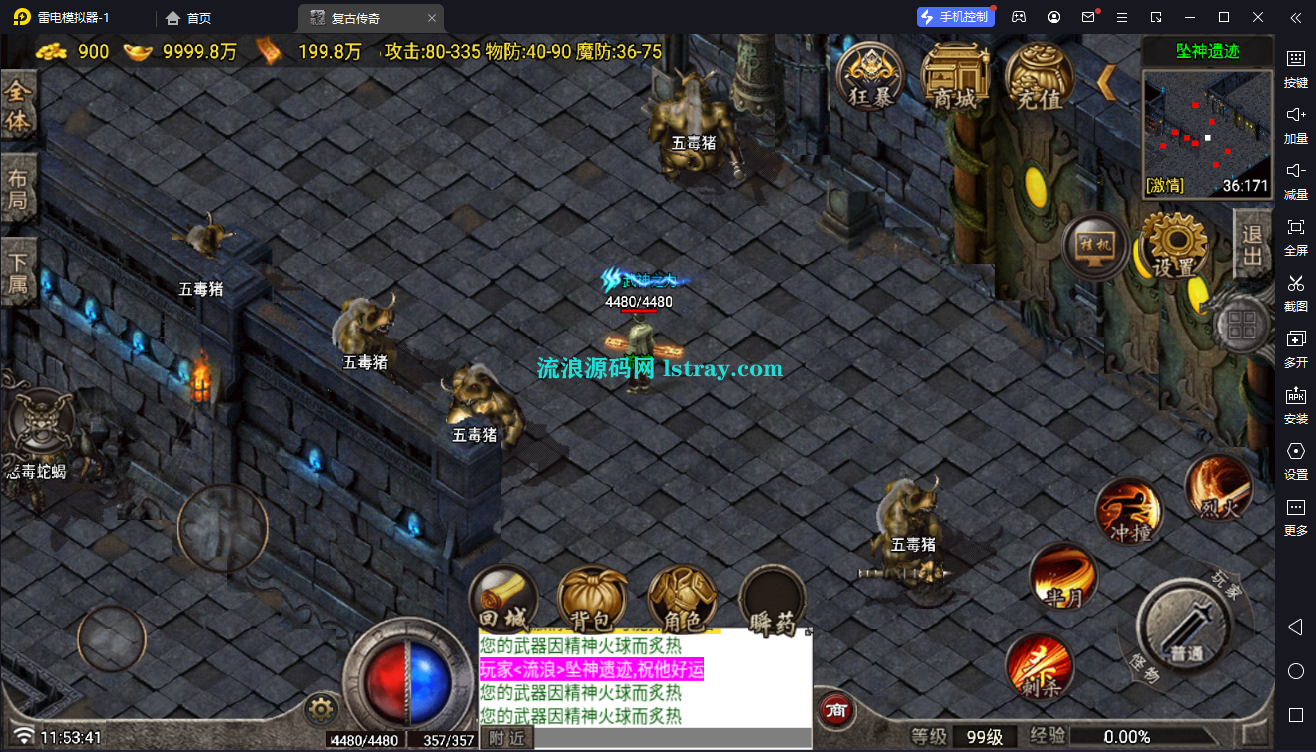Image resolution: width=1316 pixels, height=752 pixels.
Task: Open the 背包 bag
Action: click(x=592, y=600)
